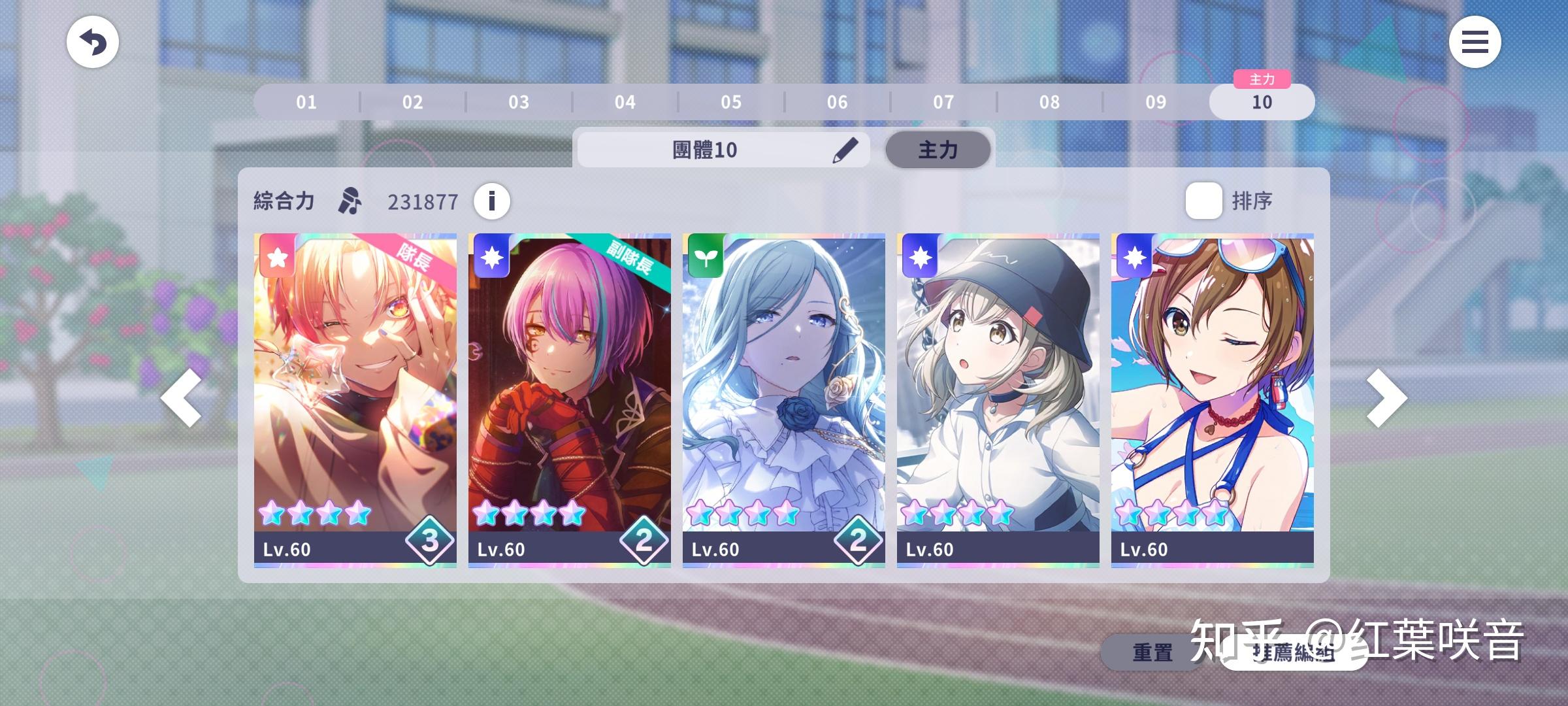
Task: Edit the team name 團體10
Action: coord(845,150)
